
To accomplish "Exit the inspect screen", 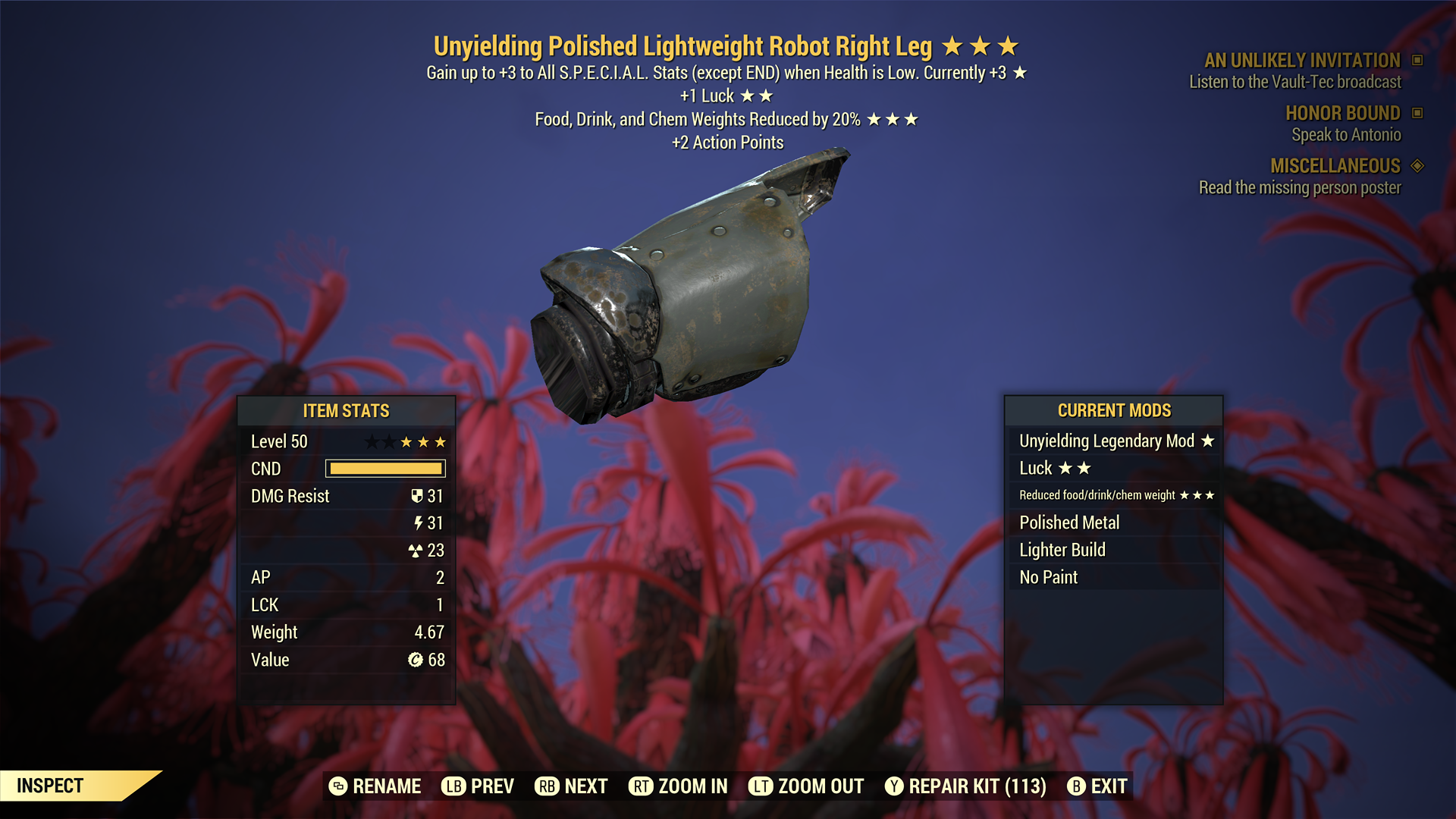I will coord(1097,786).
